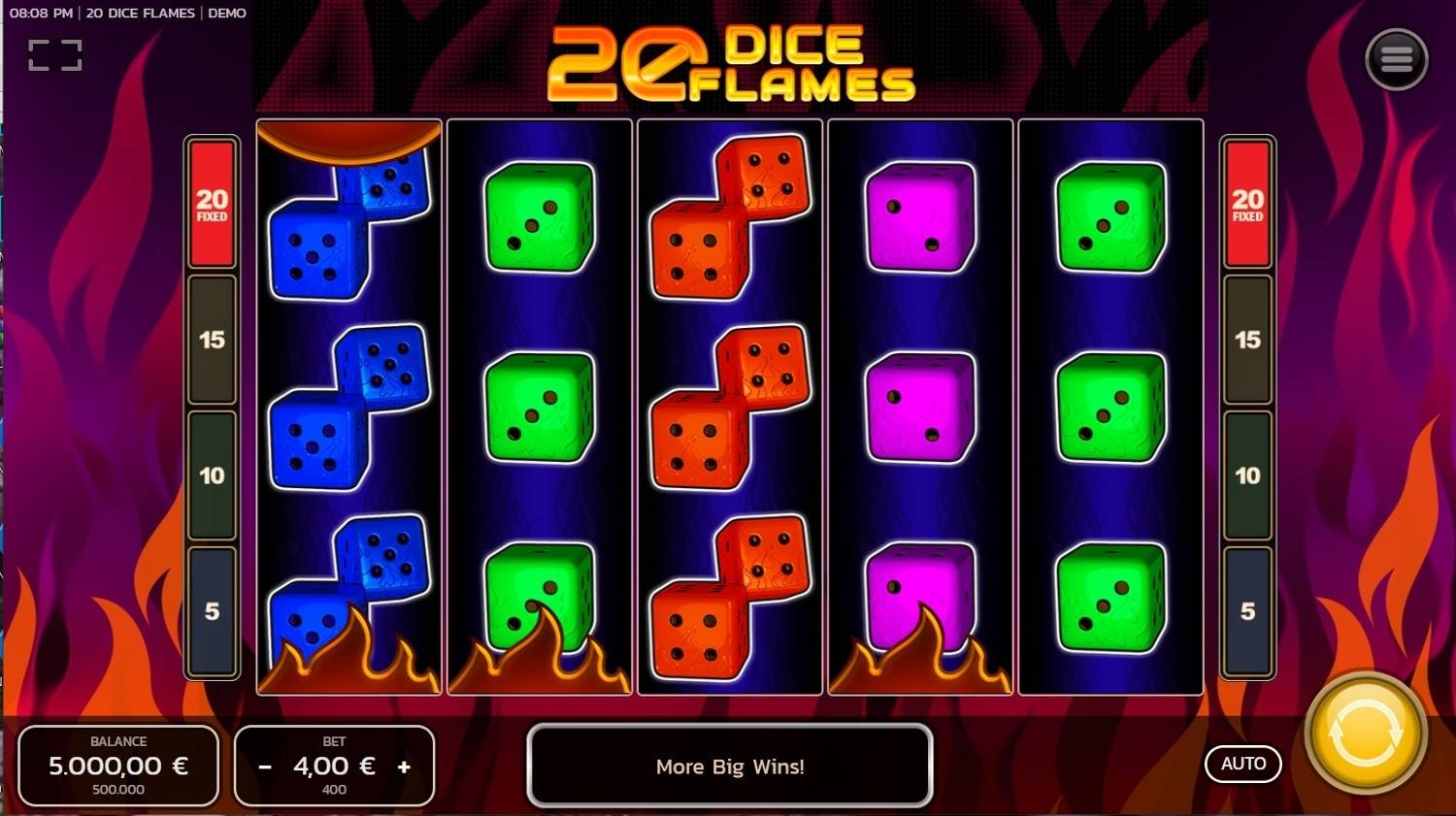
Task: Select the red dice symbol on reel three
Action: (x=730, y=408)
